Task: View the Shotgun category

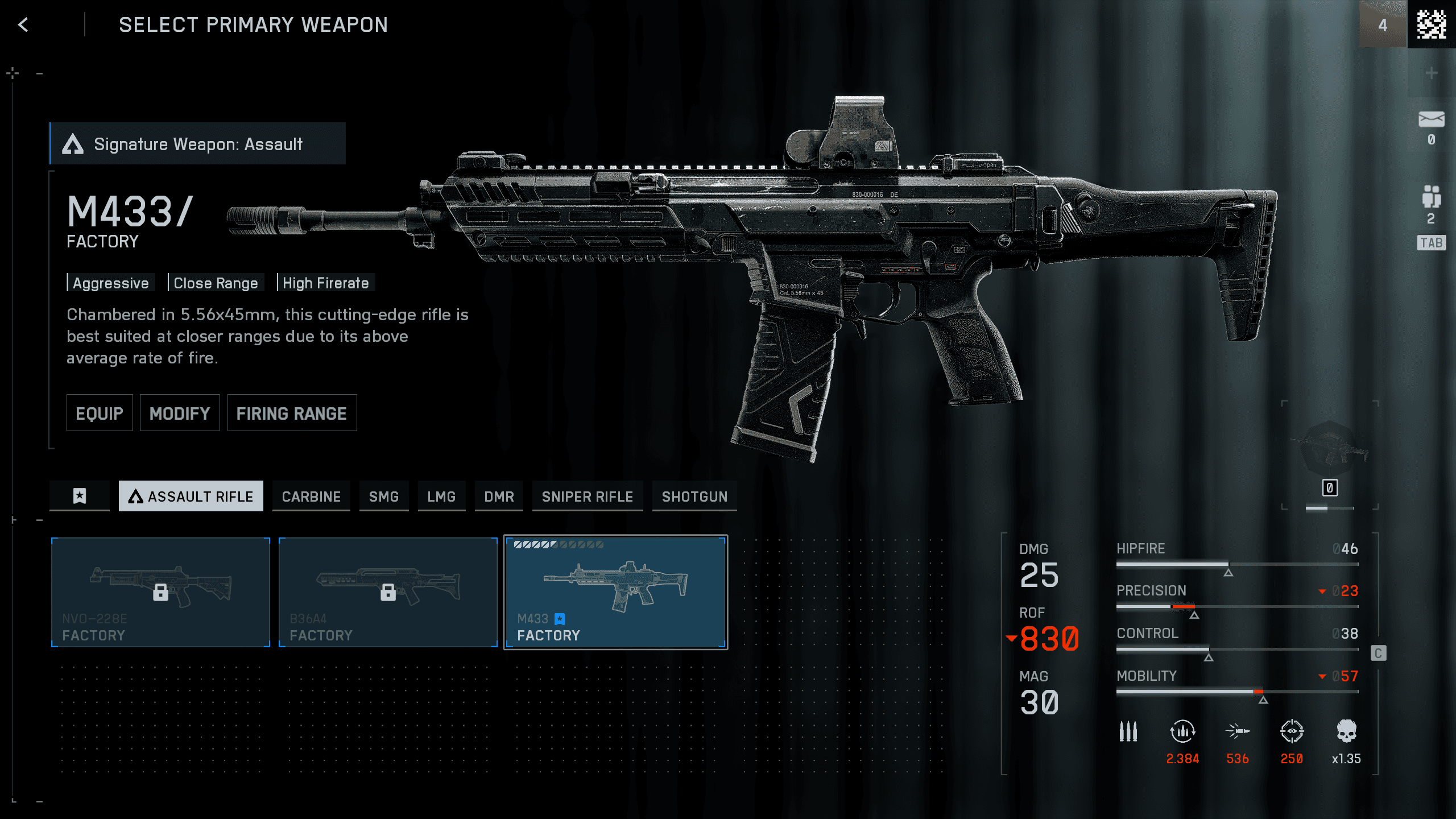Action: (694, 496)
